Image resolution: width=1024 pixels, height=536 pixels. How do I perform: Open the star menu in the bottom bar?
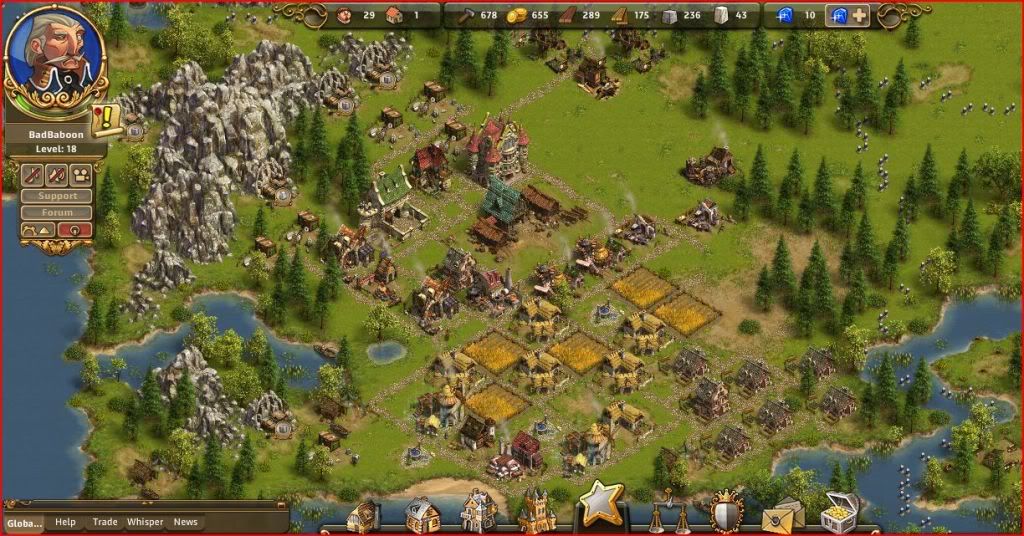click(601, 505)
